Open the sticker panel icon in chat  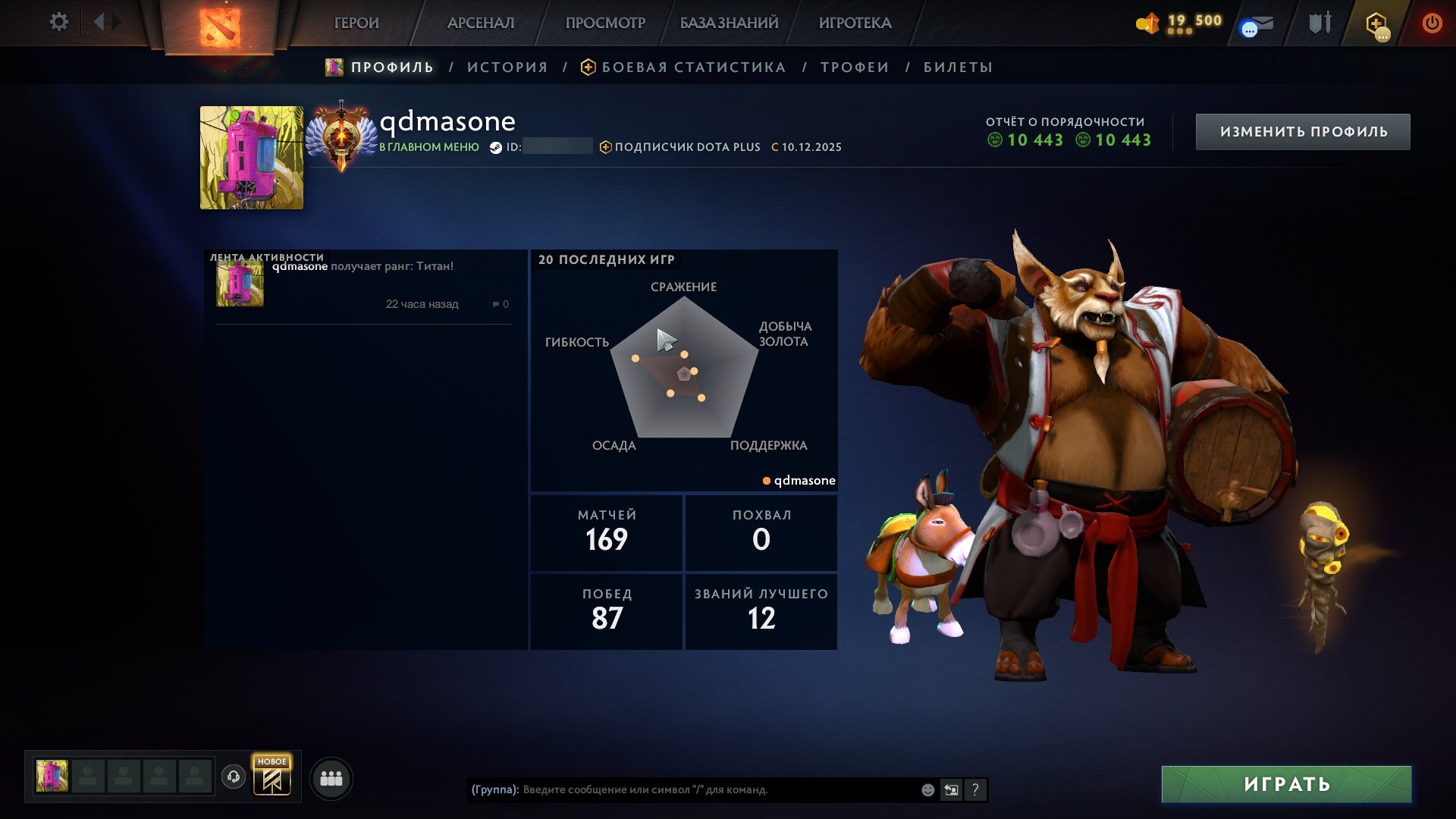tap(951, 789)
